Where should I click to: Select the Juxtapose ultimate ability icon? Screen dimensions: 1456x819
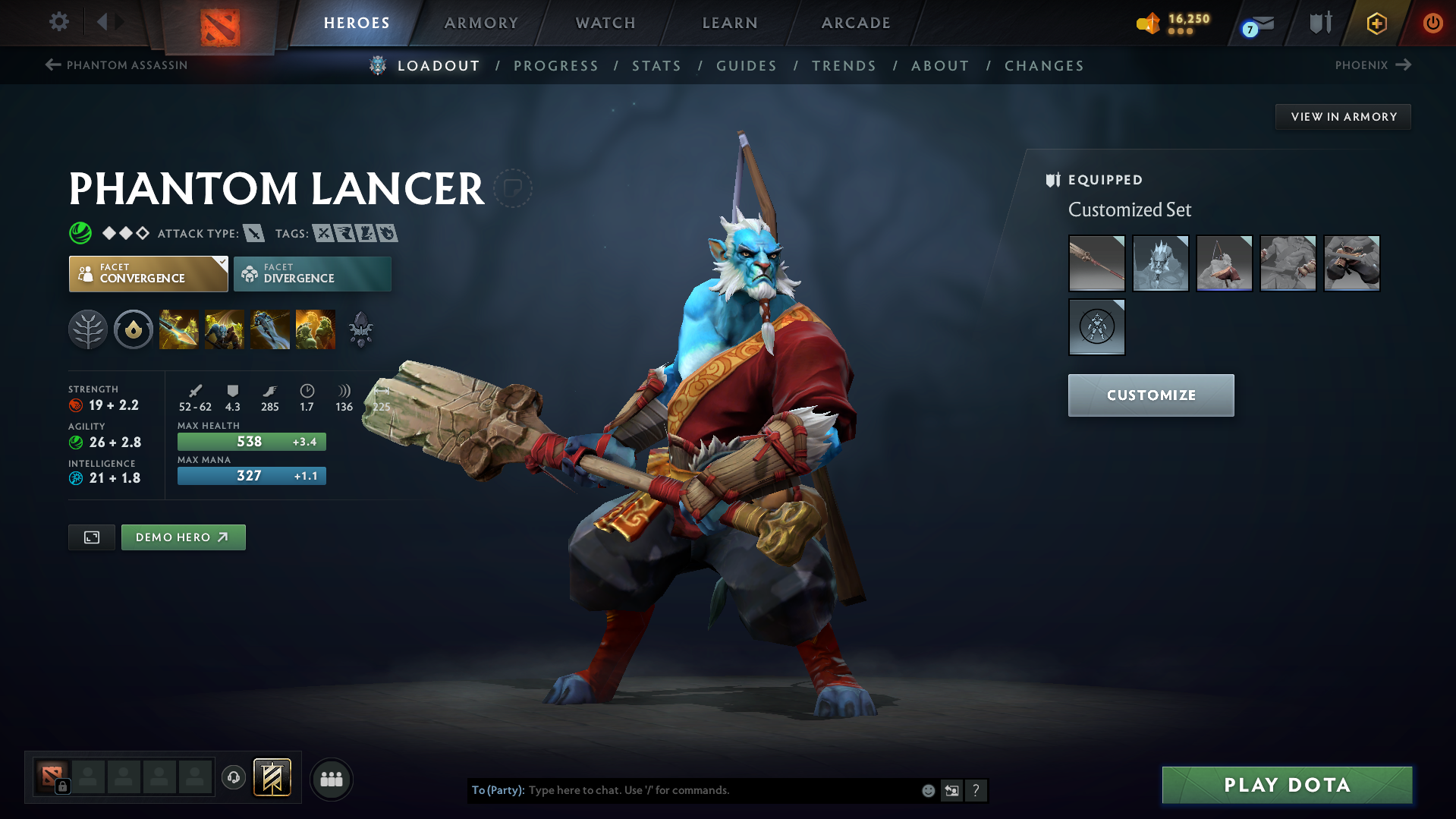(x=315, y=329)
